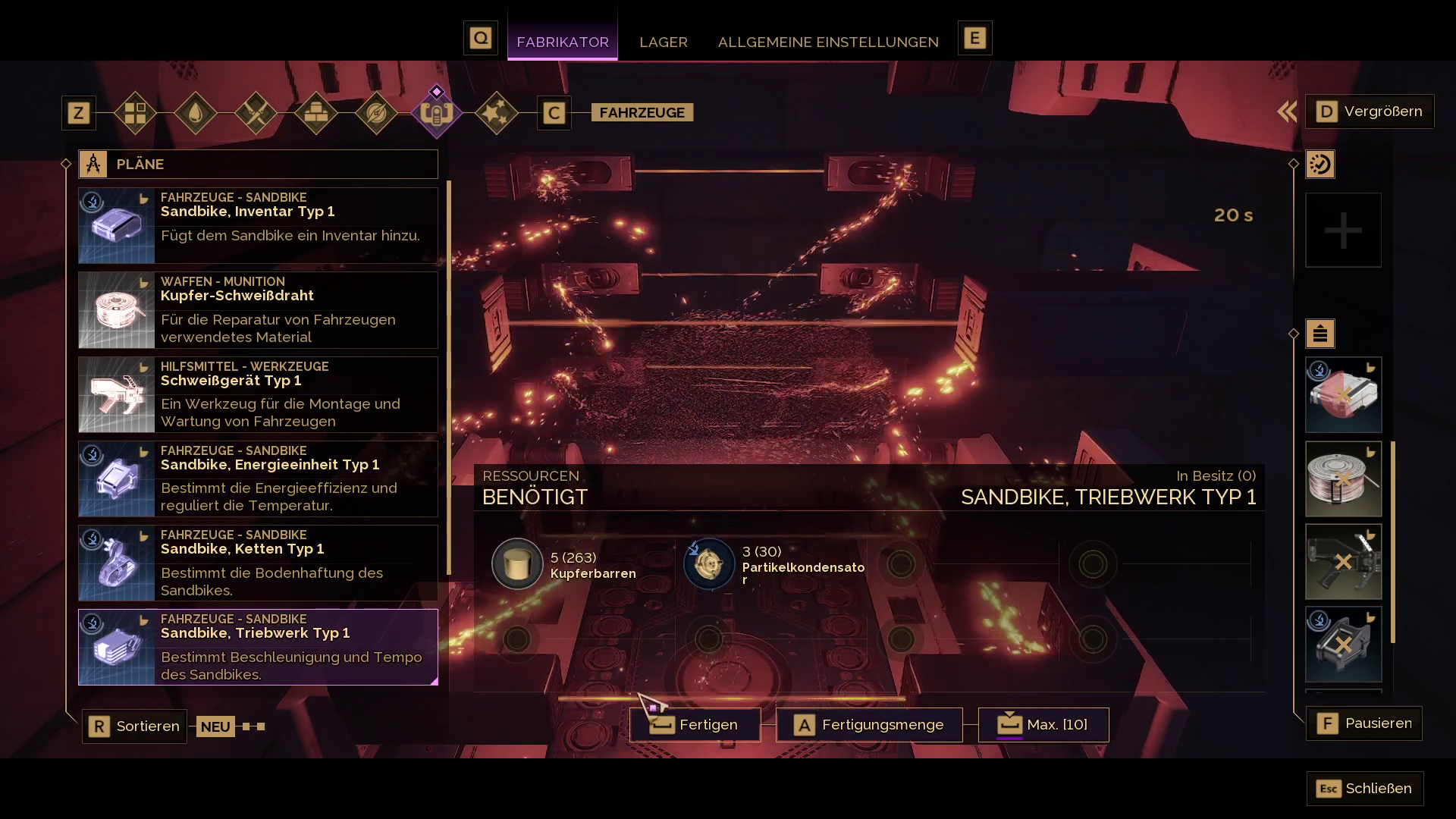Viewport: 1456px width, 819px height.
Task: Set crafting amount with Max. [10]
Action: tap(1043, 725)
